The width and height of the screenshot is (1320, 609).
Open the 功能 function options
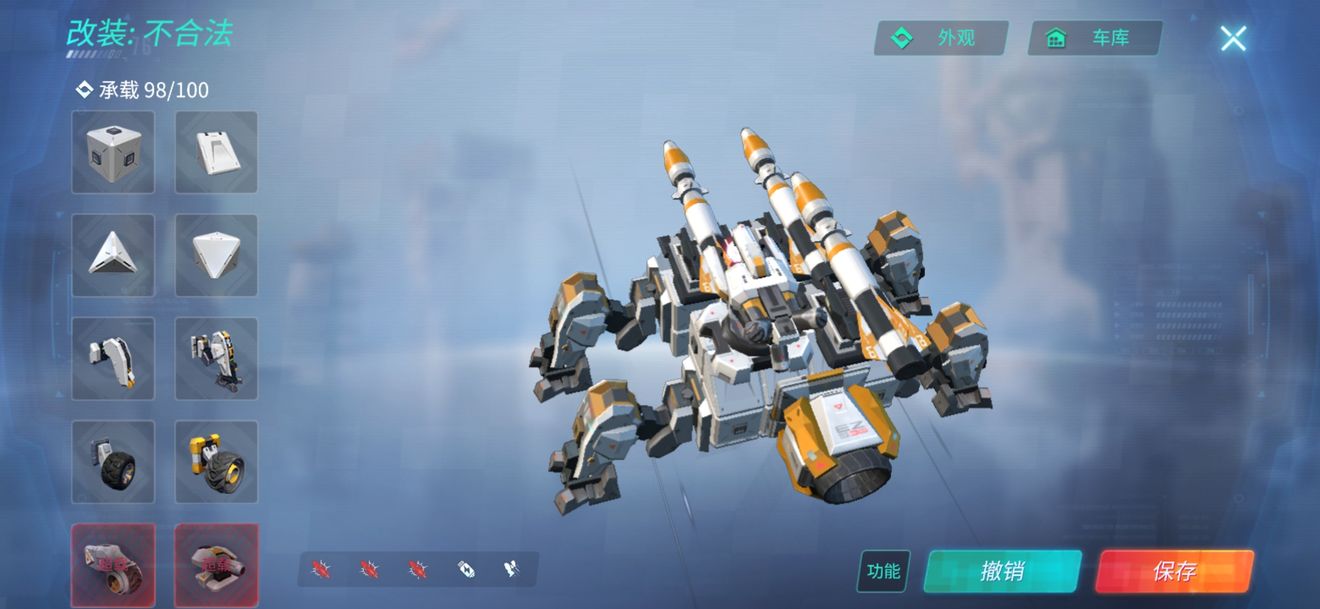point(883,571)
